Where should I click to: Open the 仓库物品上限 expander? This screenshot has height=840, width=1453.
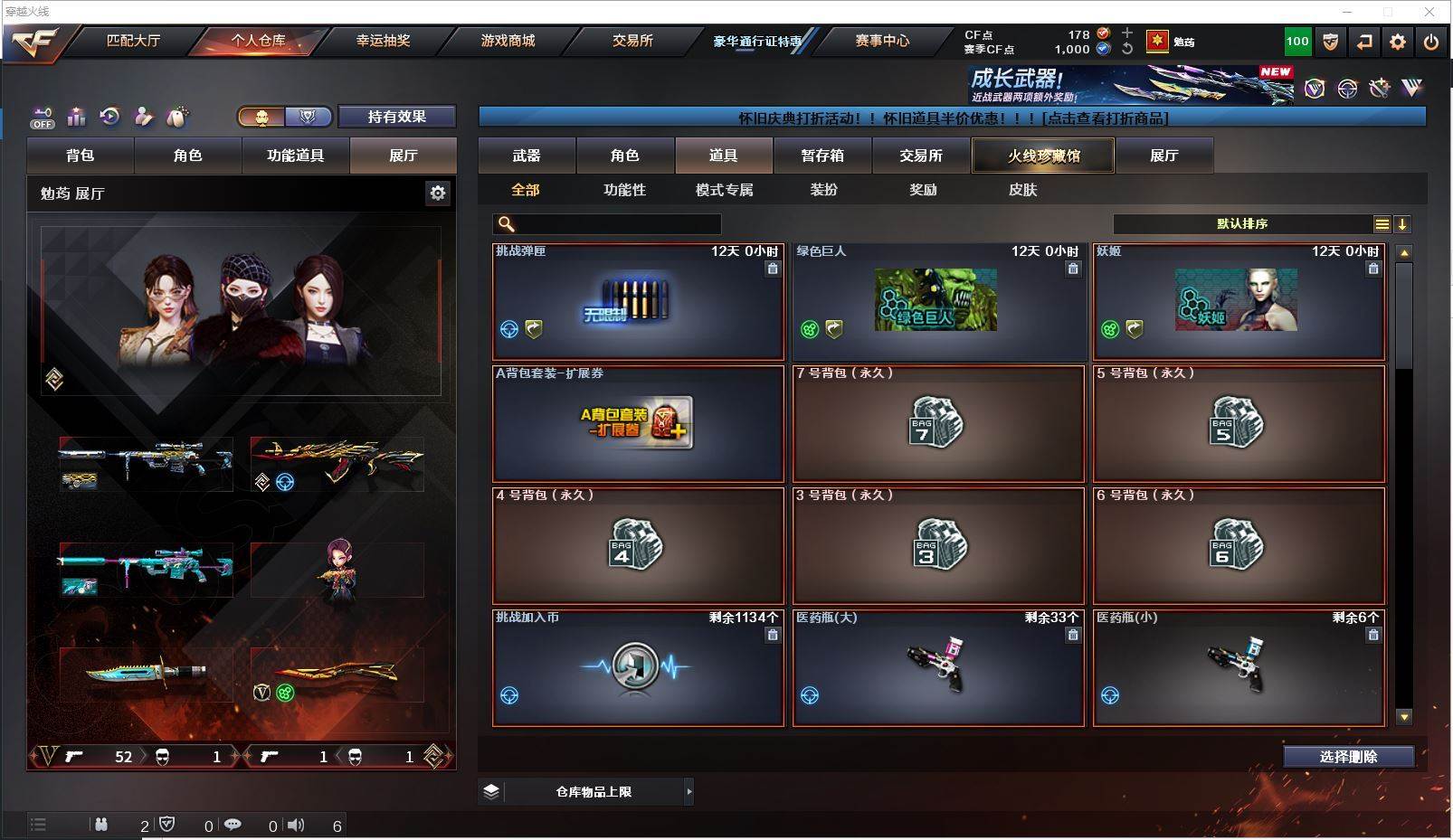click(594, 792)
